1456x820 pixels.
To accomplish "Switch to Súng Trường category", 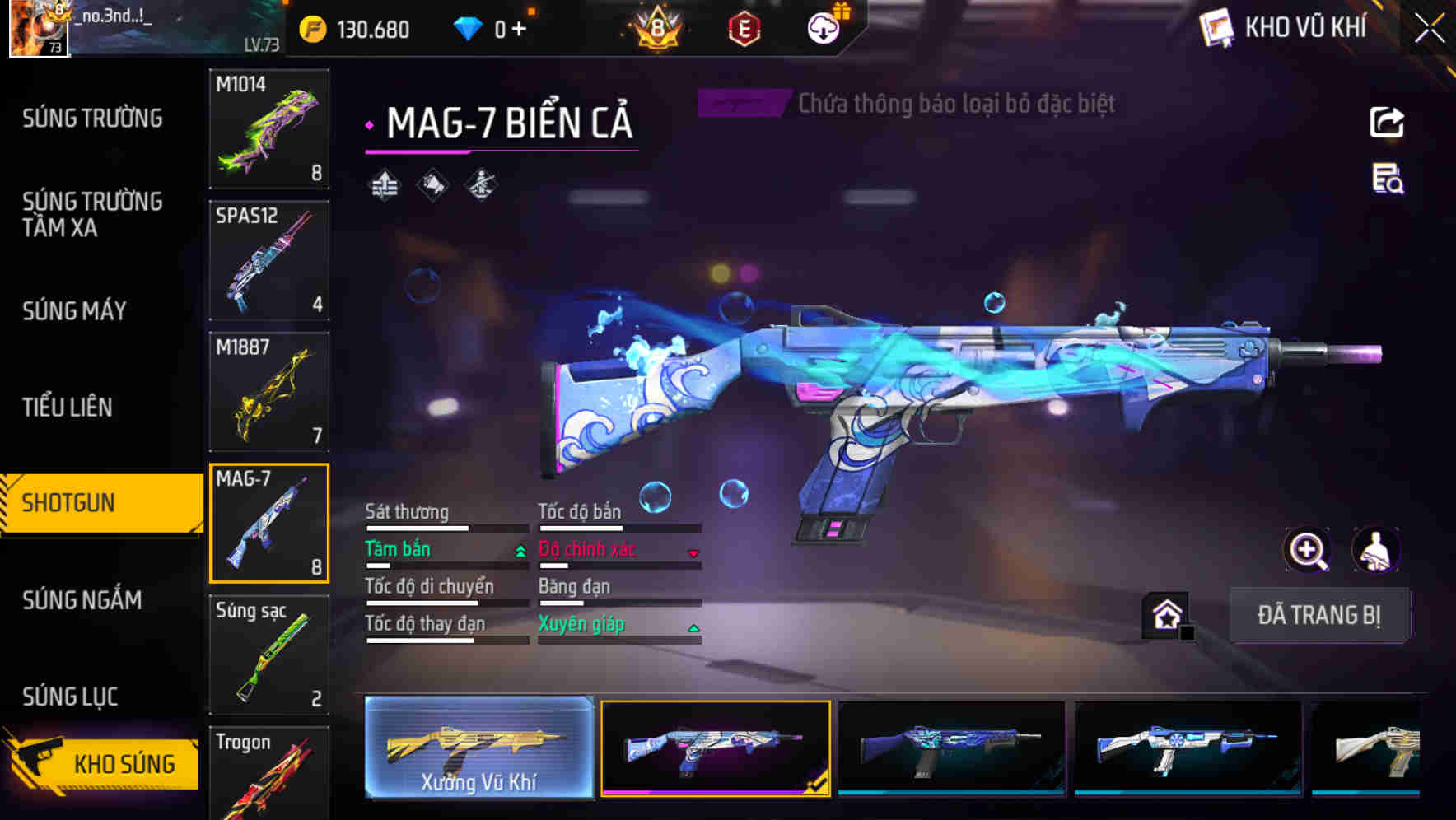I will (92, 119).
